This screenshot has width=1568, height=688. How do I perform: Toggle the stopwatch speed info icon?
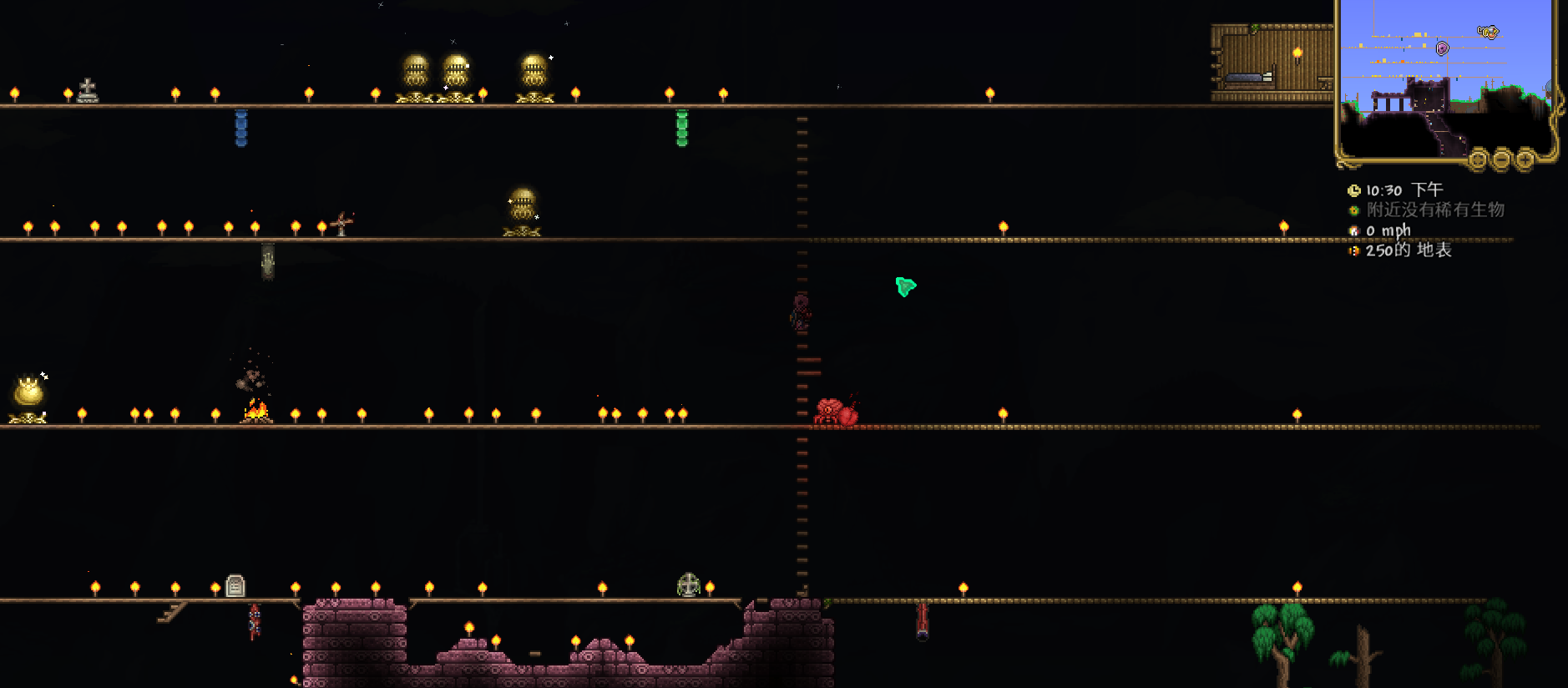point(1353,230)
